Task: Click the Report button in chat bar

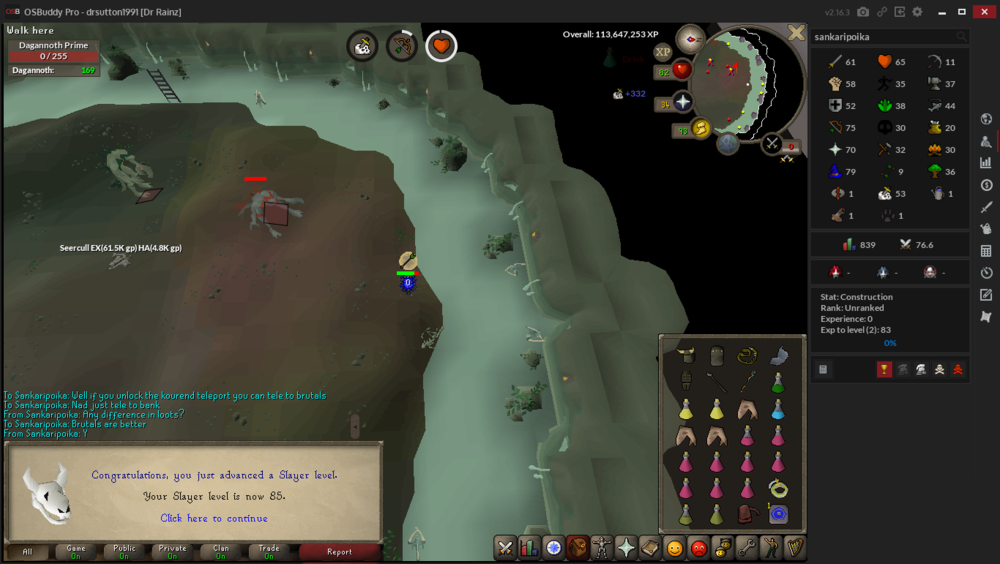Action: 339,551
